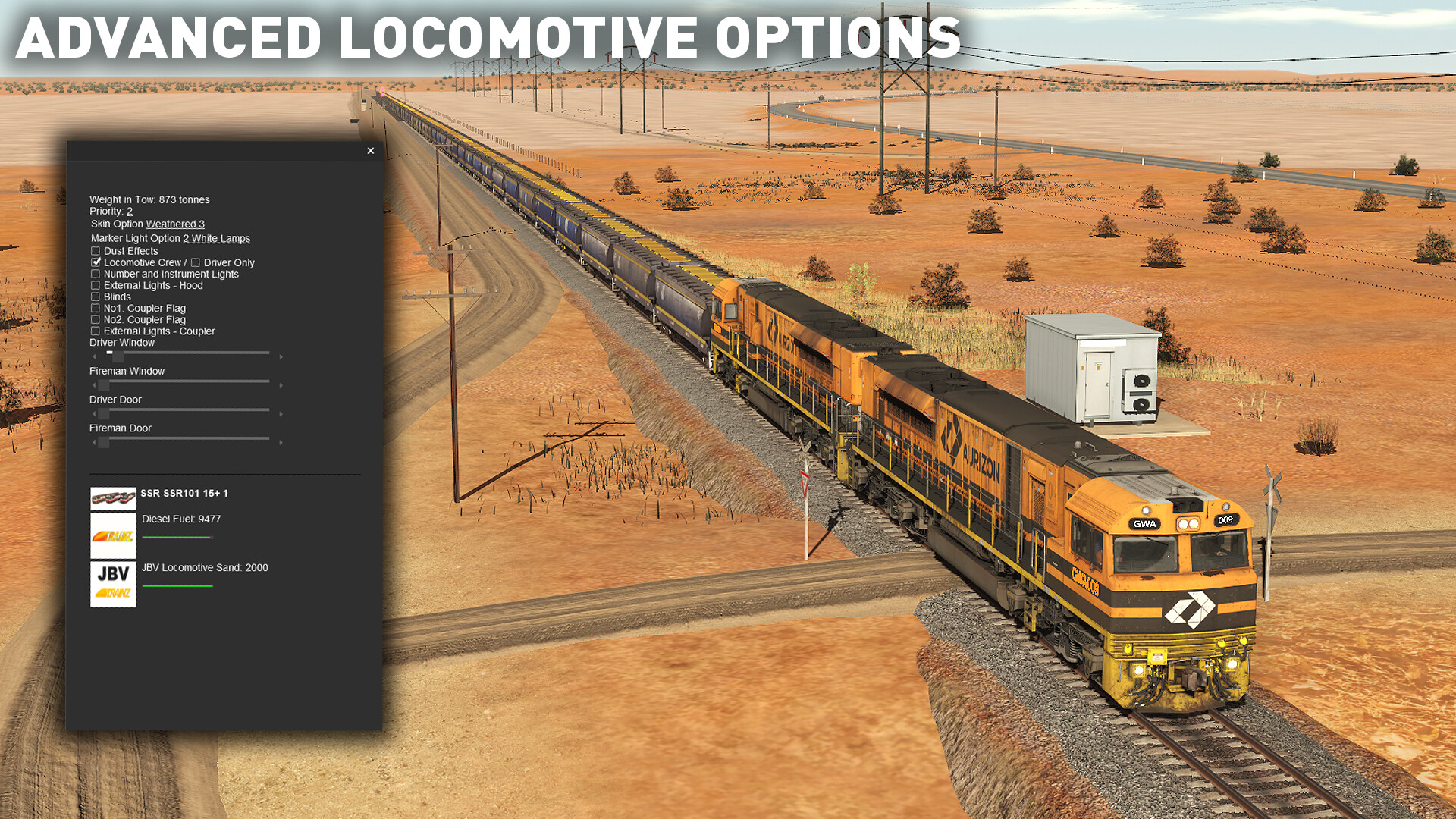Change the Priority value 2
Image resolution: width=1456 pixels, height=819 pixels.
pyautogui.click(x=130, y=211)
